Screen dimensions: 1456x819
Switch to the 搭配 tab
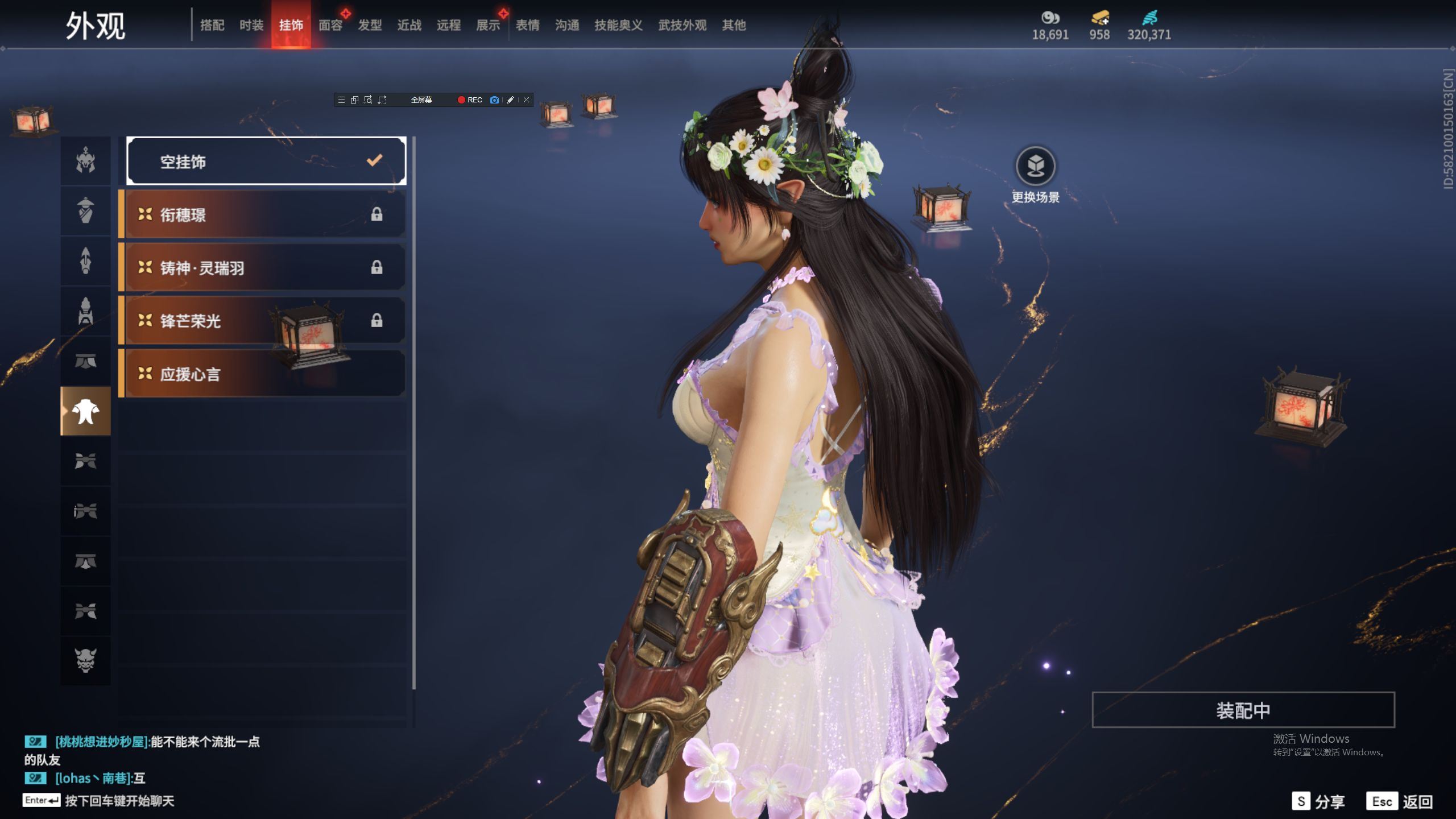pyautogui.click(x=212, y=25)
